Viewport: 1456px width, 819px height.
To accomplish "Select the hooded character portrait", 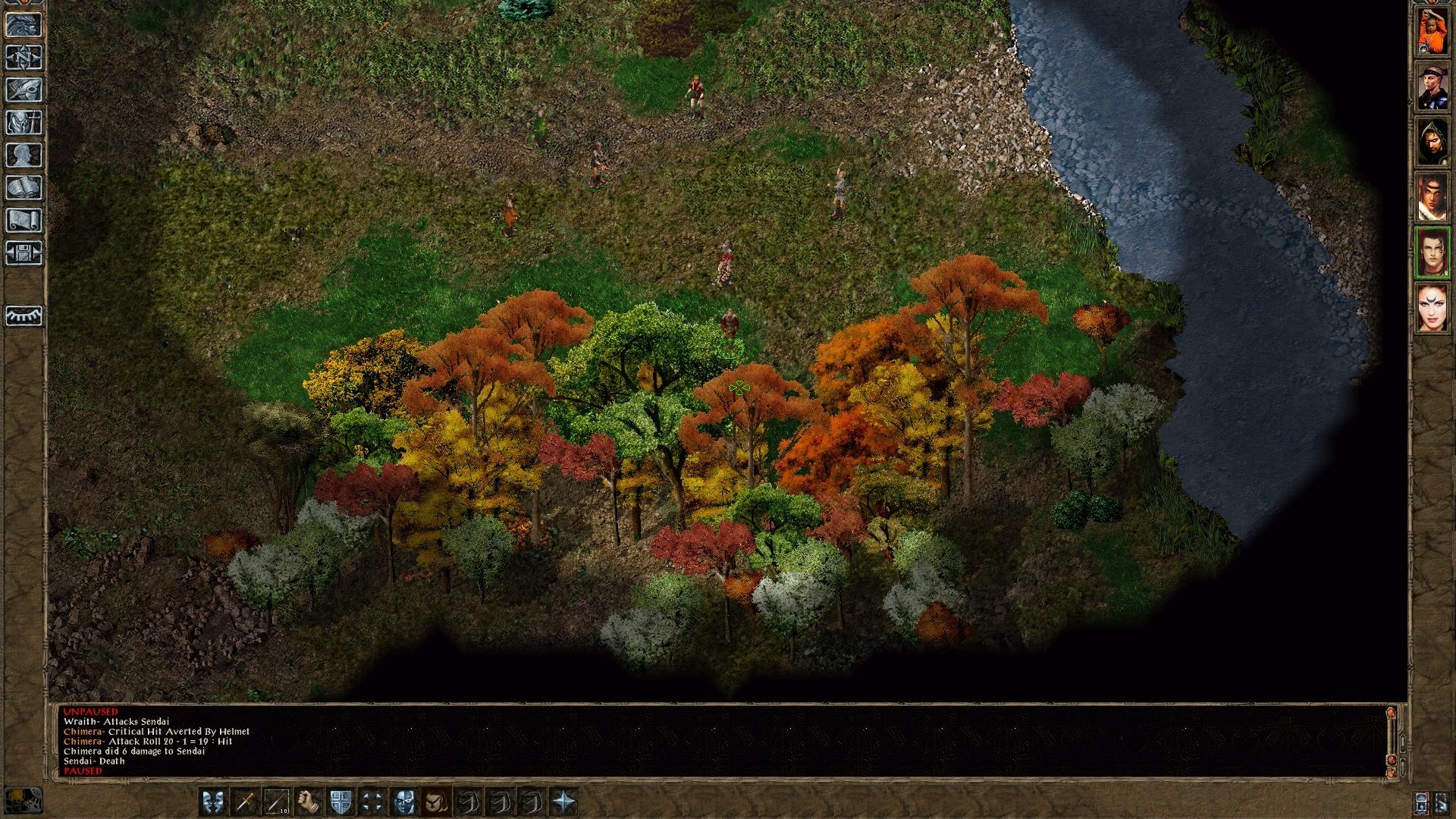I will 1432,142.
